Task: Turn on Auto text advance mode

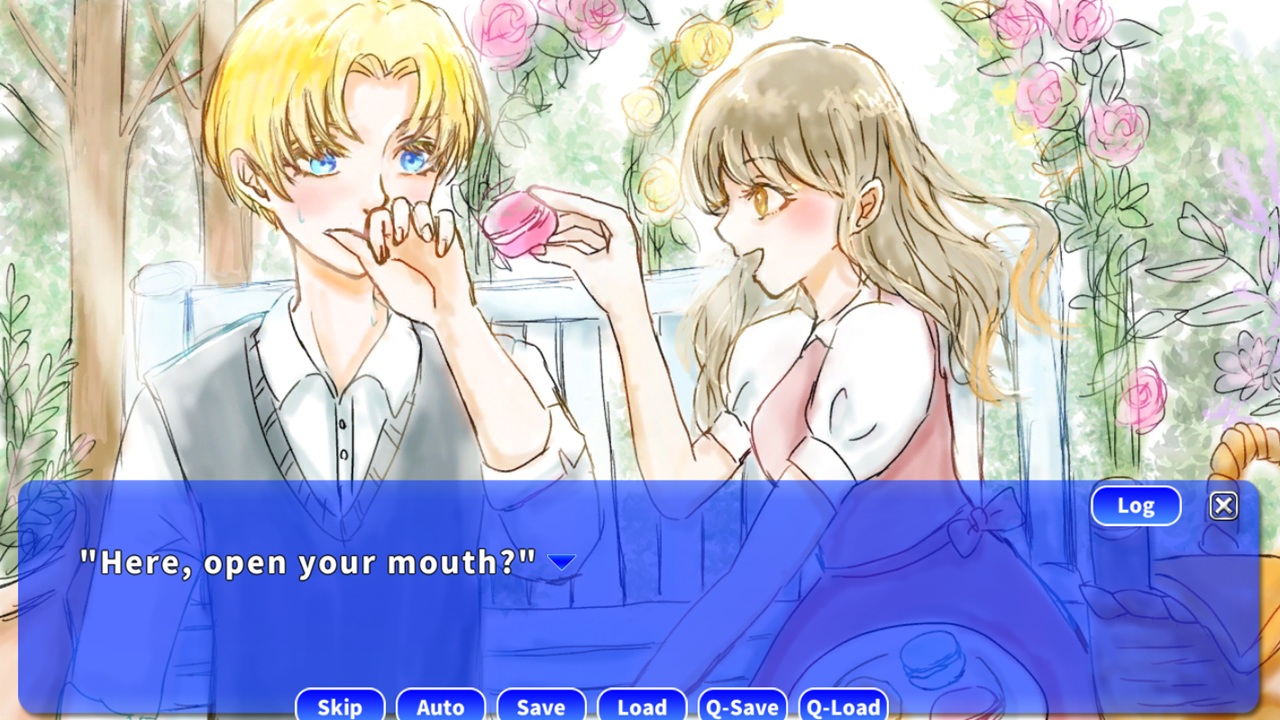Action: click(440, 706)
